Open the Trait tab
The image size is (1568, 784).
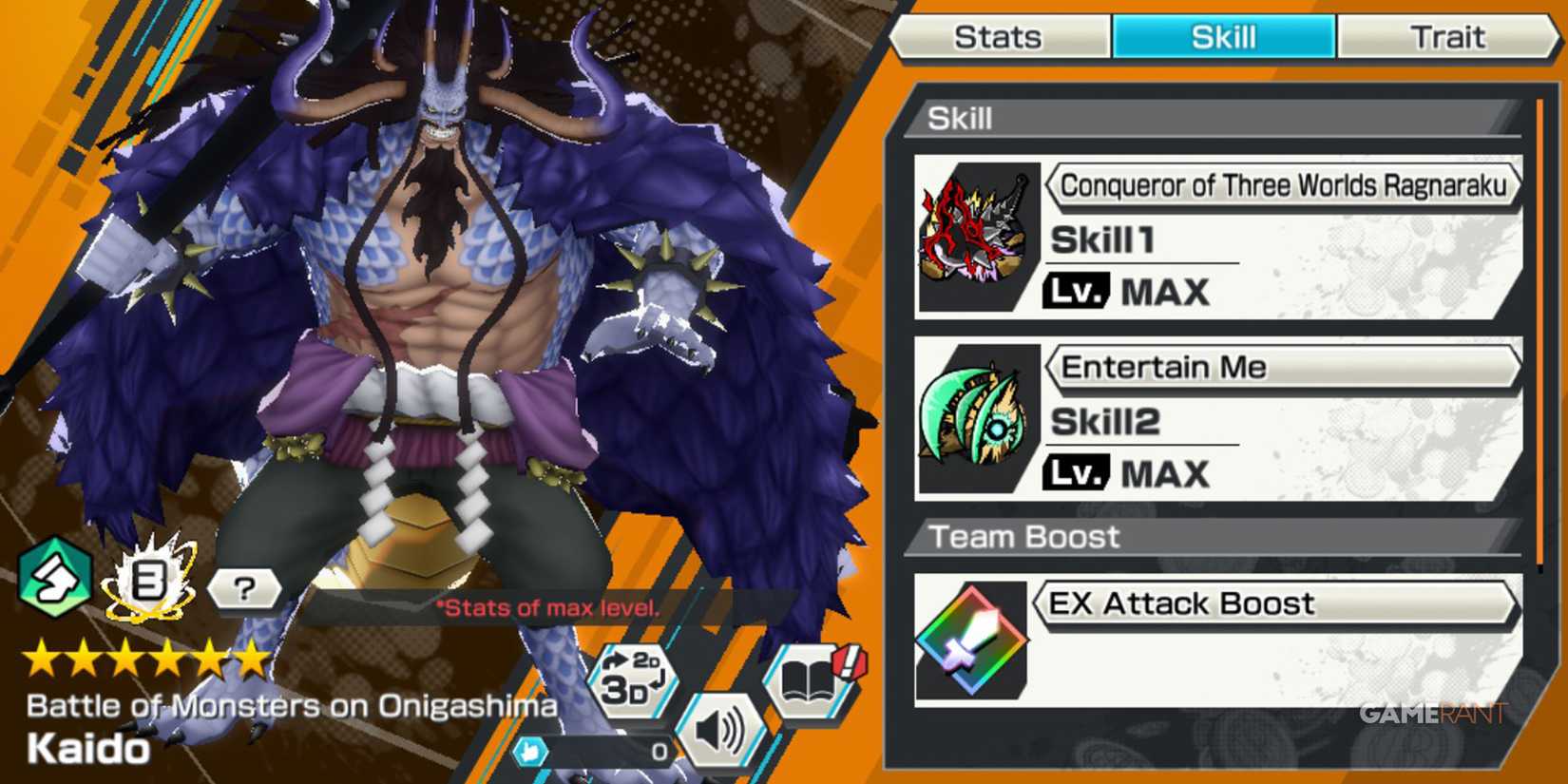tap(1451, 37)
